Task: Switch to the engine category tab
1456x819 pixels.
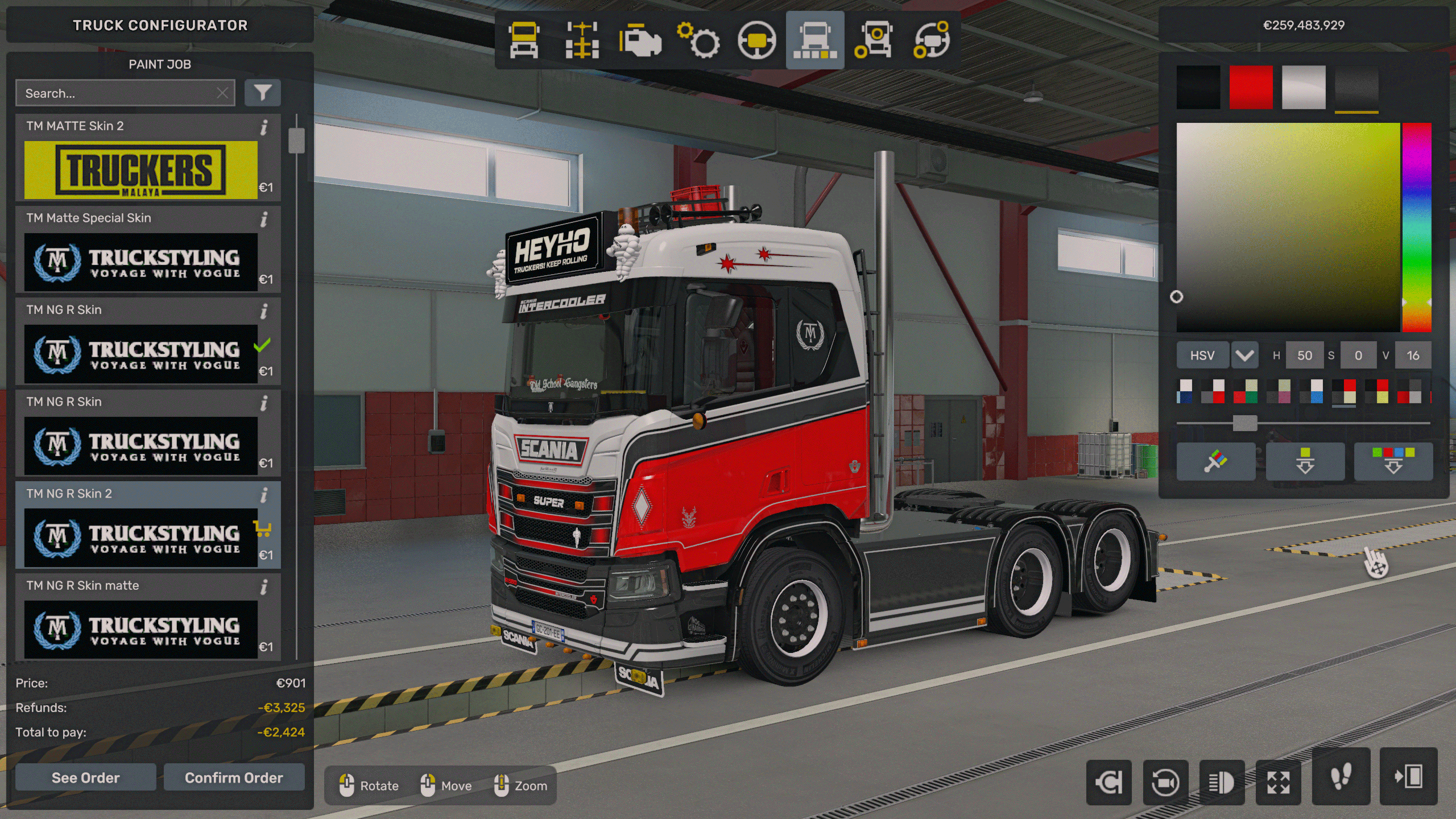Action: (x=640, y=41)
